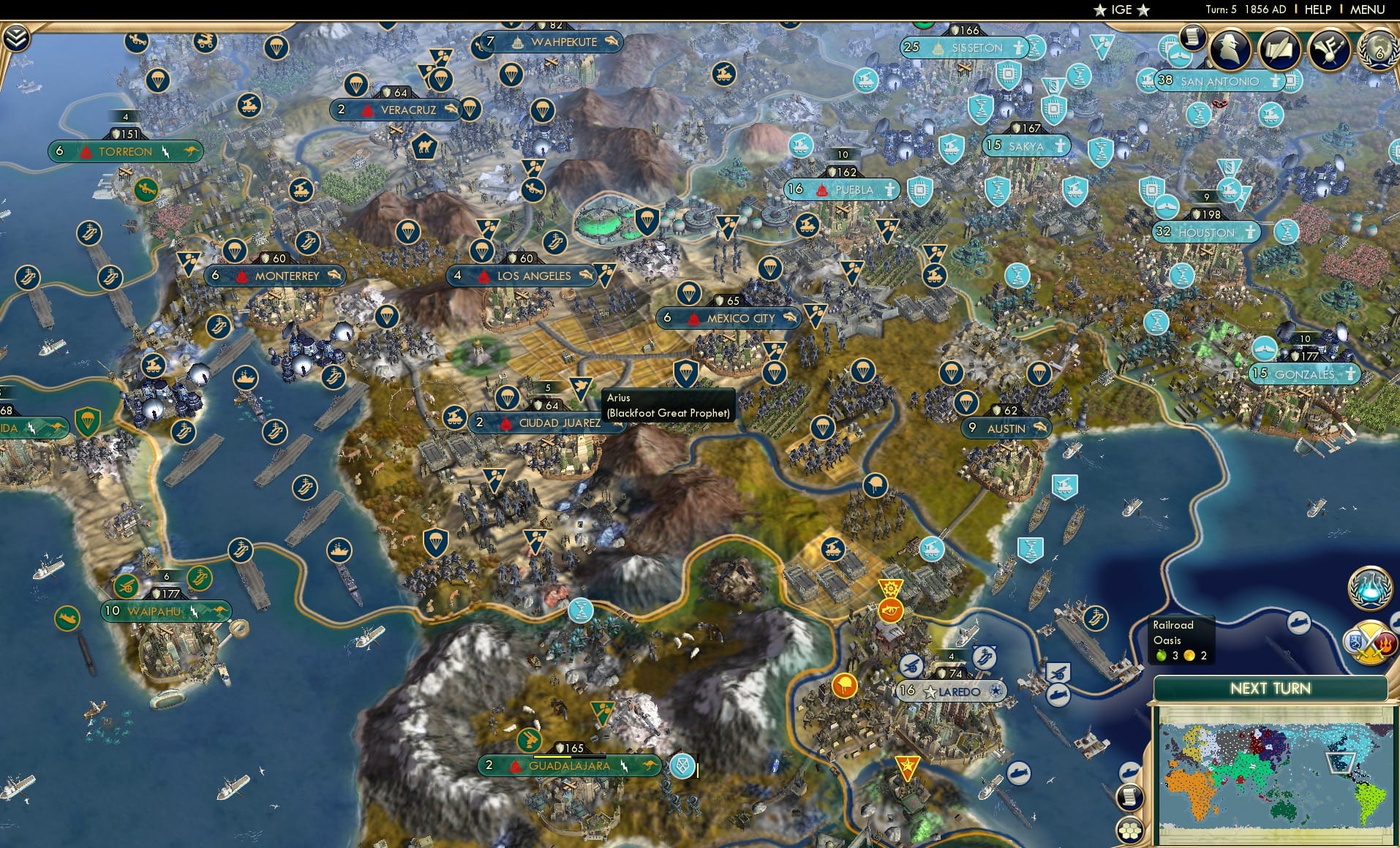Click the submarine notification bubble near the minimap
1400x848 pixels.
point(1129,771)
